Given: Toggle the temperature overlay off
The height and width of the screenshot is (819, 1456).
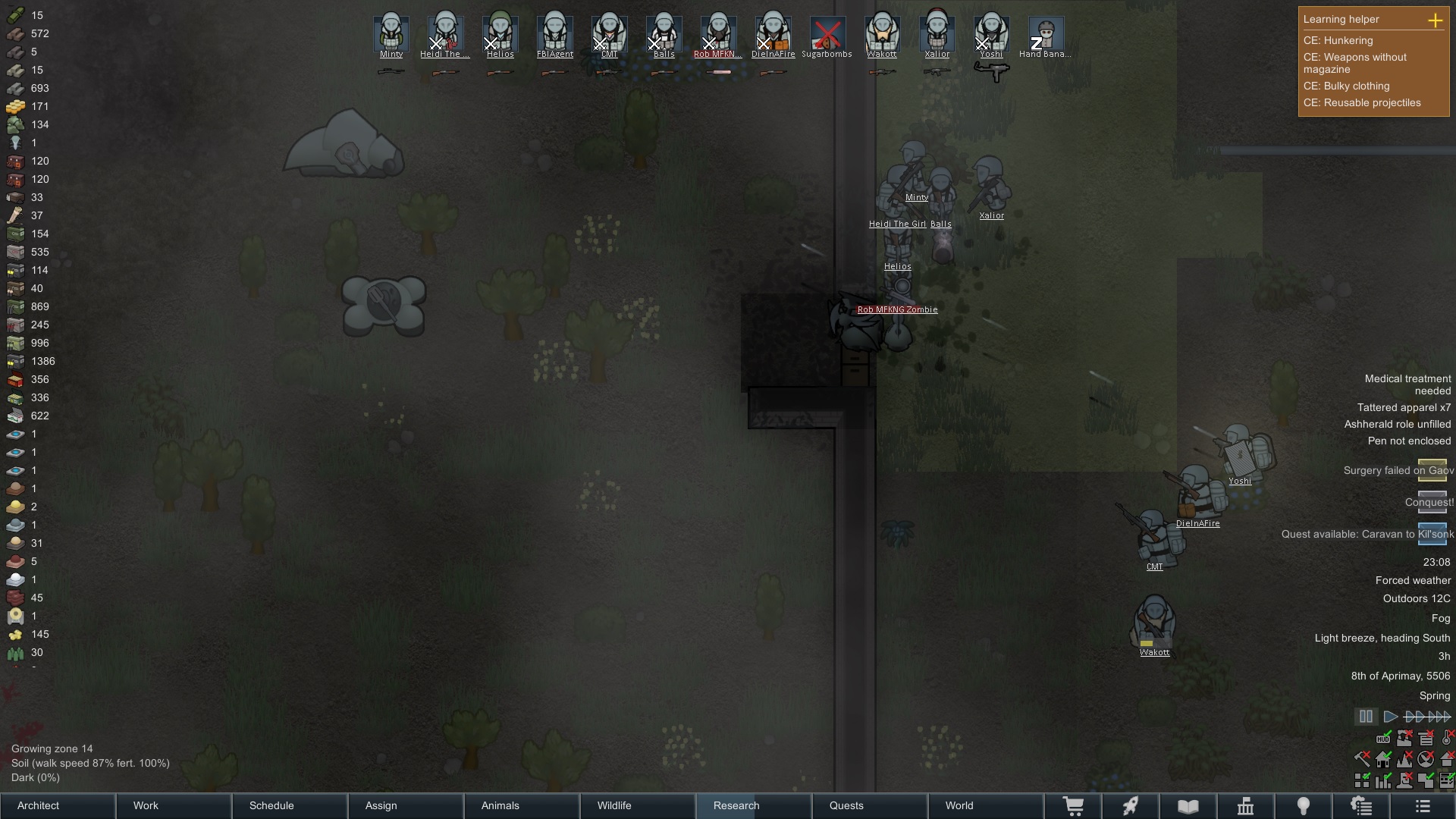Looking at the screenshot, I should click(1446, 739).
